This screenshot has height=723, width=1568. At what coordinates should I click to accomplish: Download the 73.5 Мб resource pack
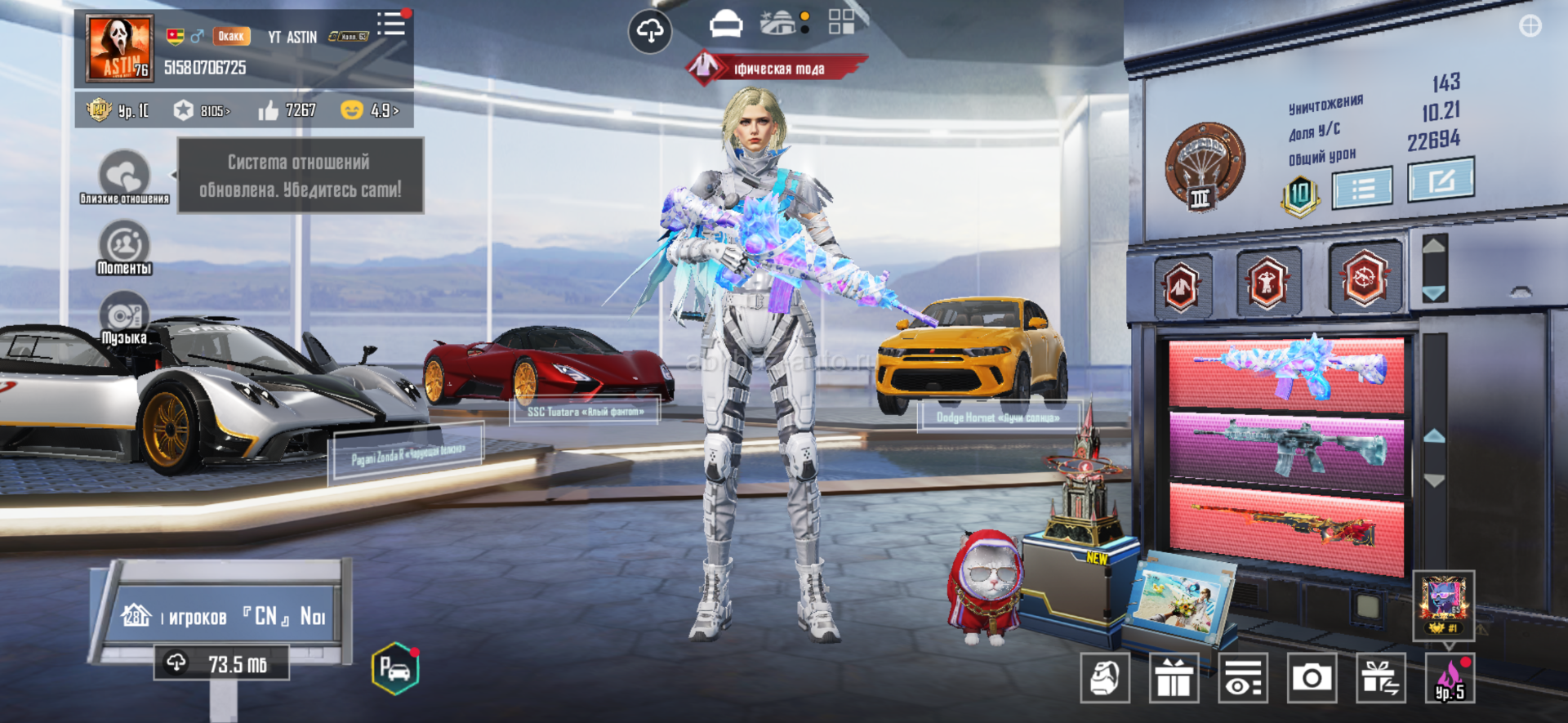pyautogui.click(x=221, y=663)
